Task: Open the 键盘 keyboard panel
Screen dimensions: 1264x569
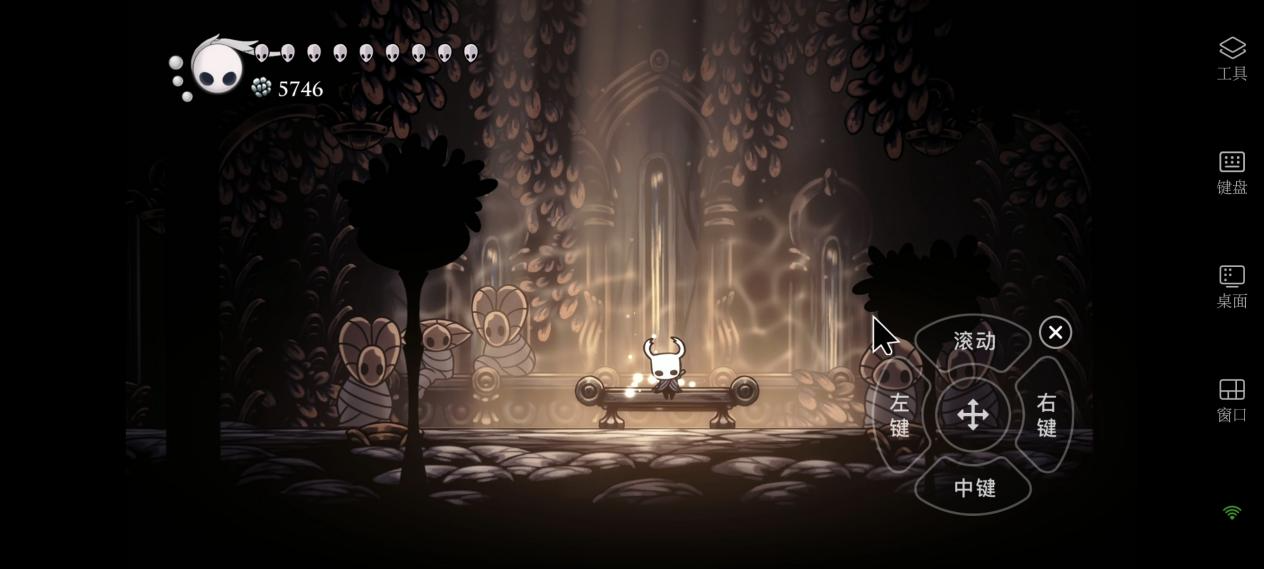Action: point(1231,172)
